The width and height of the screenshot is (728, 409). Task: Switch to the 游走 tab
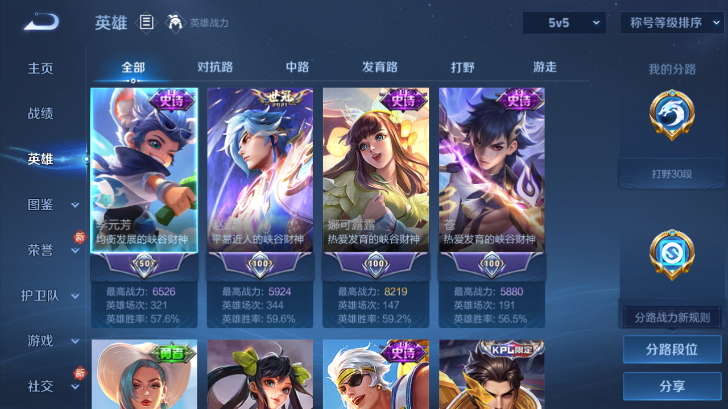click(545, 67)
